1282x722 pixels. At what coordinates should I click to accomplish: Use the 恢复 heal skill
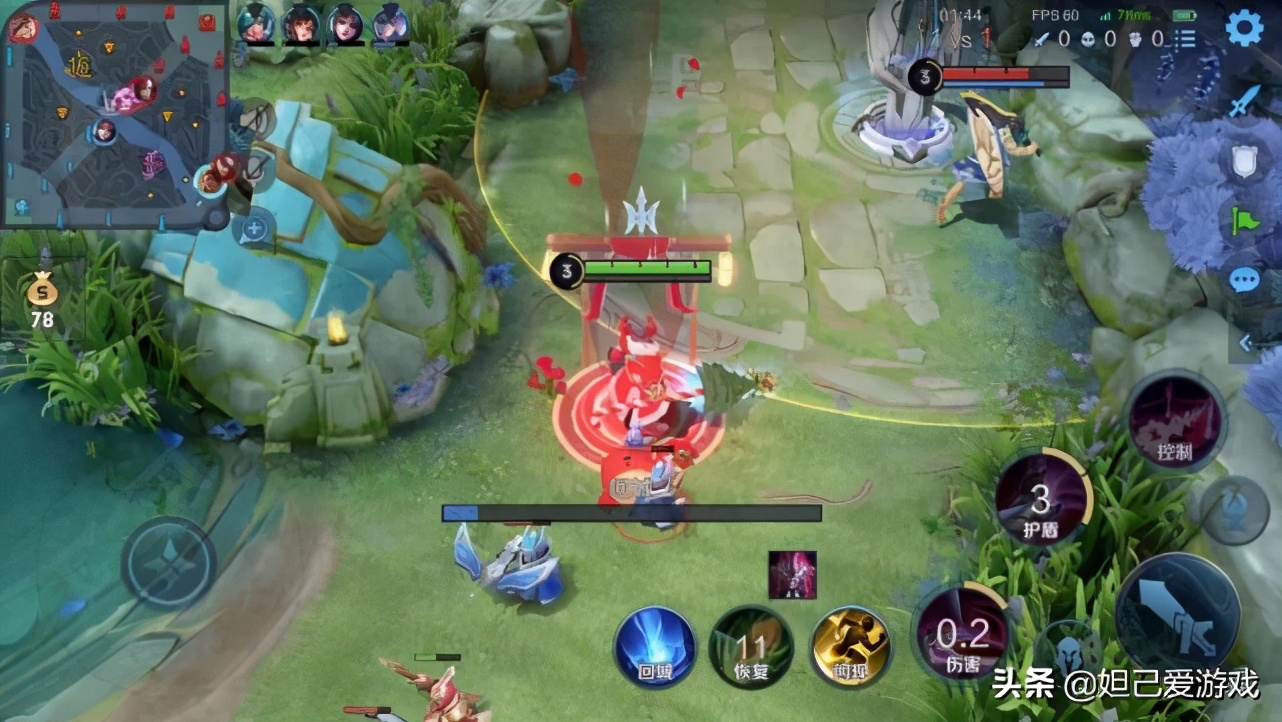751,646
